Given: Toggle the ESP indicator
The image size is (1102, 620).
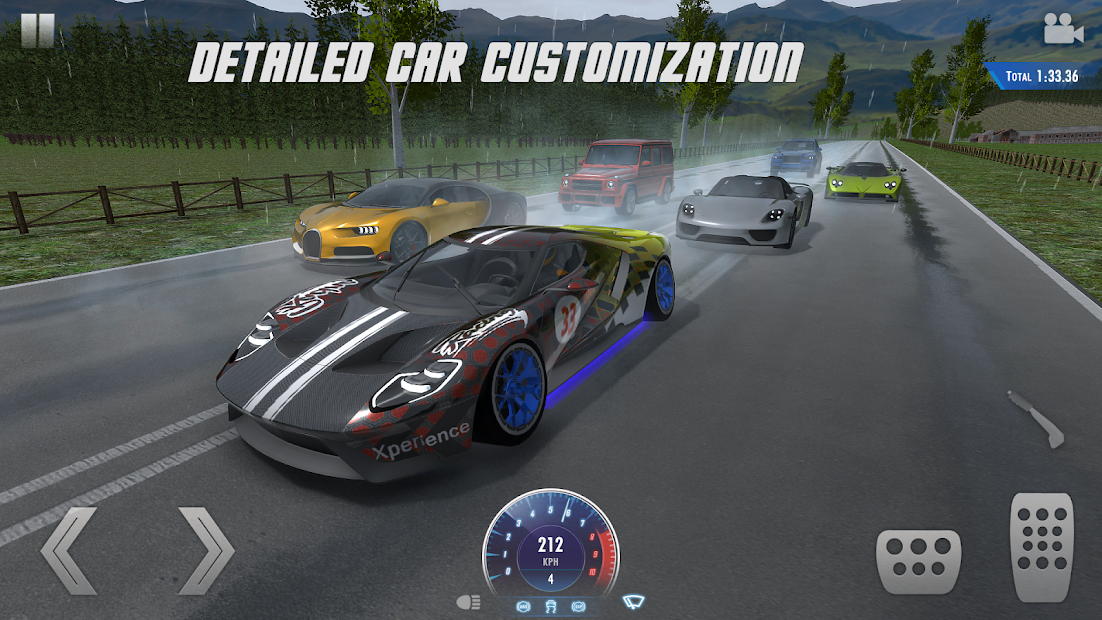Looking at the screenshot, I should click(x=578, y=606).
